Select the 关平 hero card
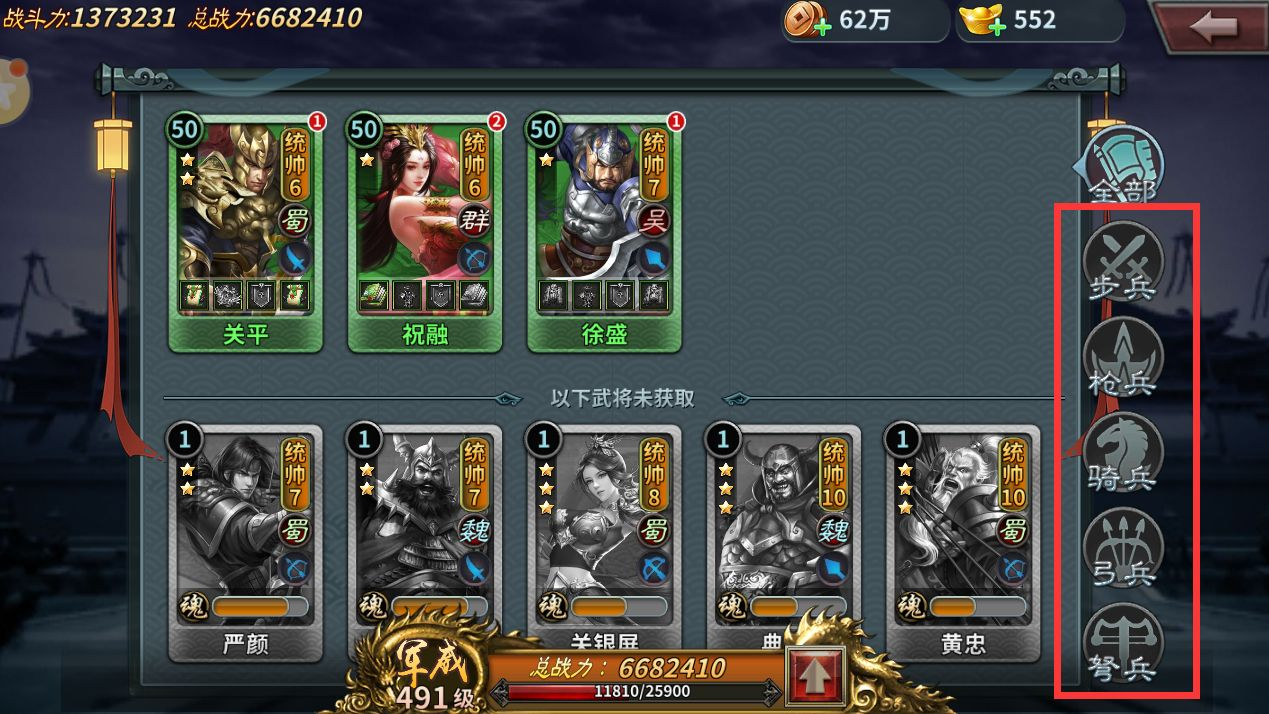The width and height of the screenshot is (1269, 714). 245,230
